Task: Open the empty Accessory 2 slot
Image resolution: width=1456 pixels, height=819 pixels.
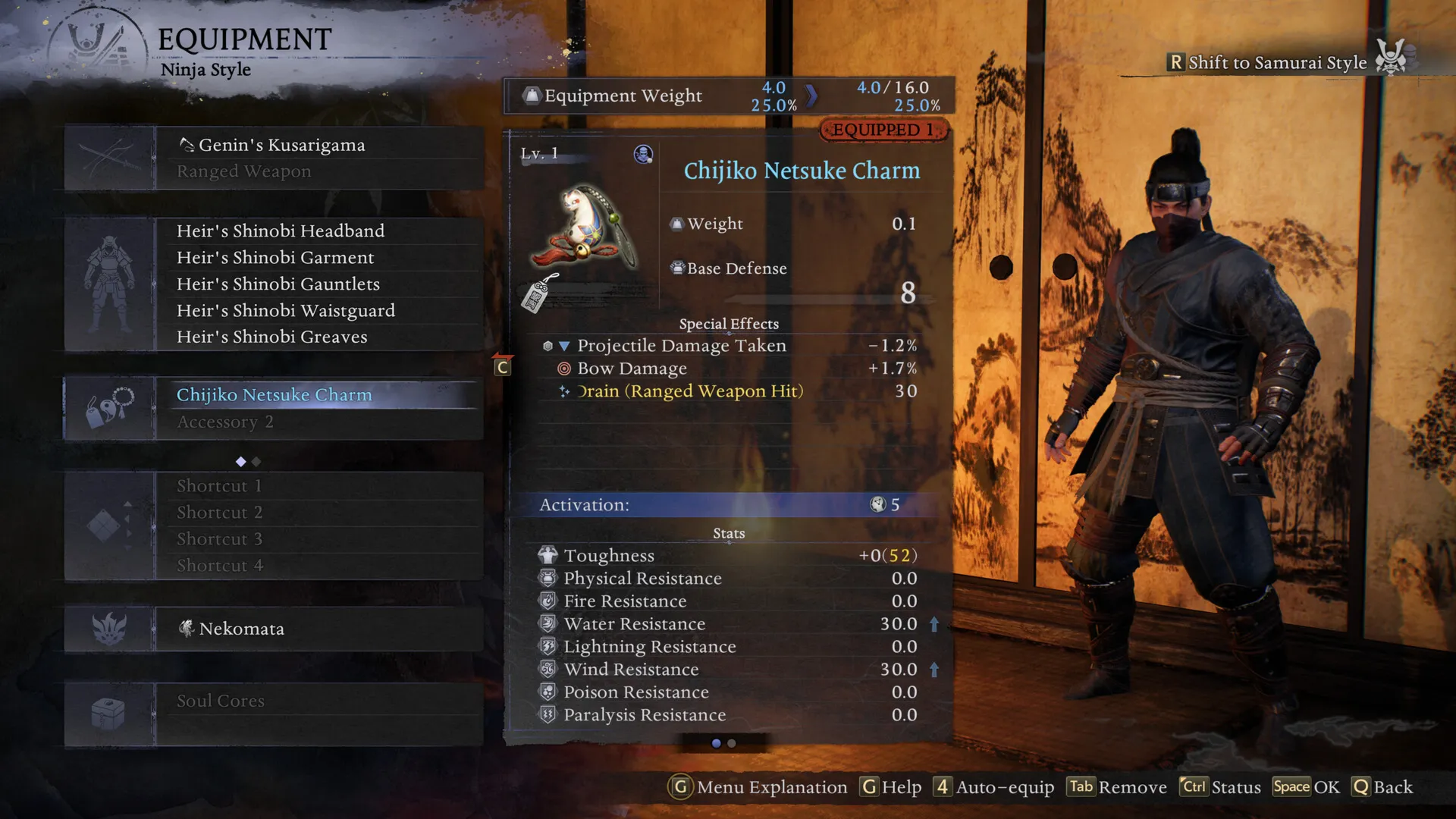Action: (x=224, y=422)
